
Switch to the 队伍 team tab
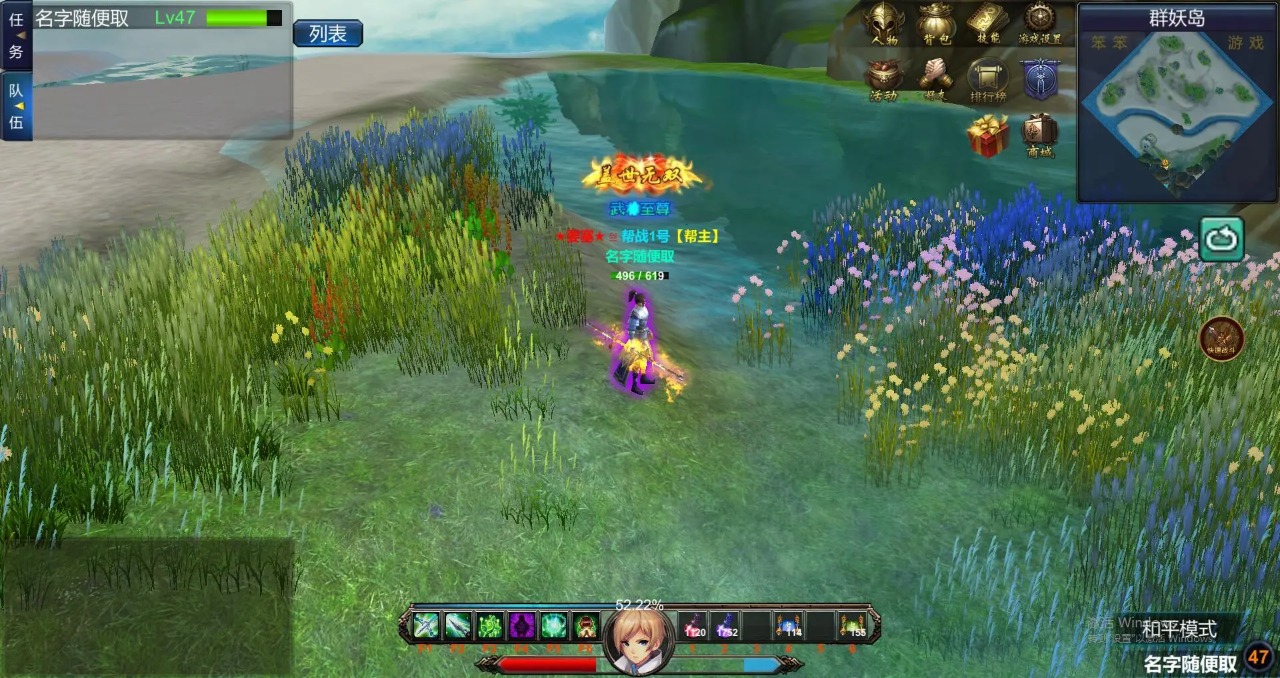[16, 106]
